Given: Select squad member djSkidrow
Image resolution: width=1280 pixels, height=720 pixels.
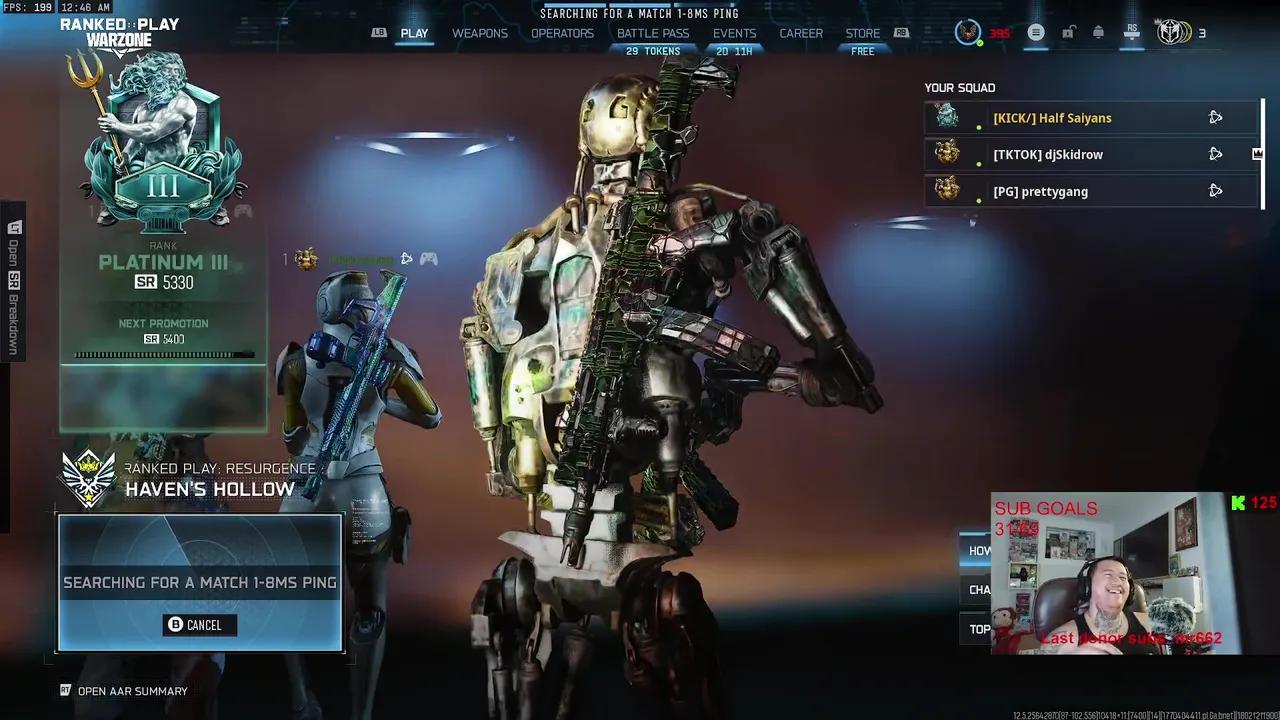Looking at the screenshot, I should (1047, 155).
